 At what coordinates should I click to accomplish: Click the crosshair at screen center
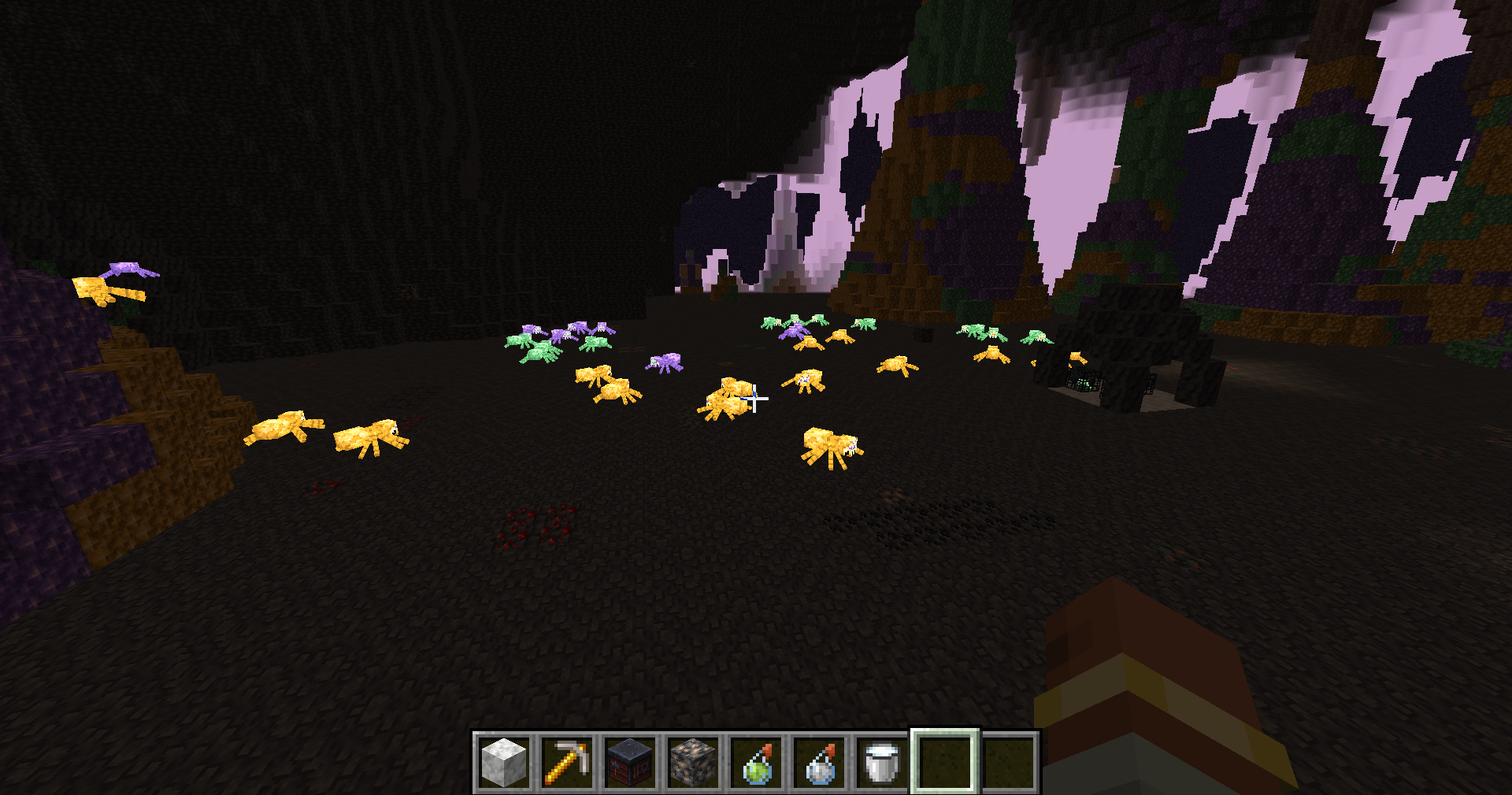pos(756,398)
